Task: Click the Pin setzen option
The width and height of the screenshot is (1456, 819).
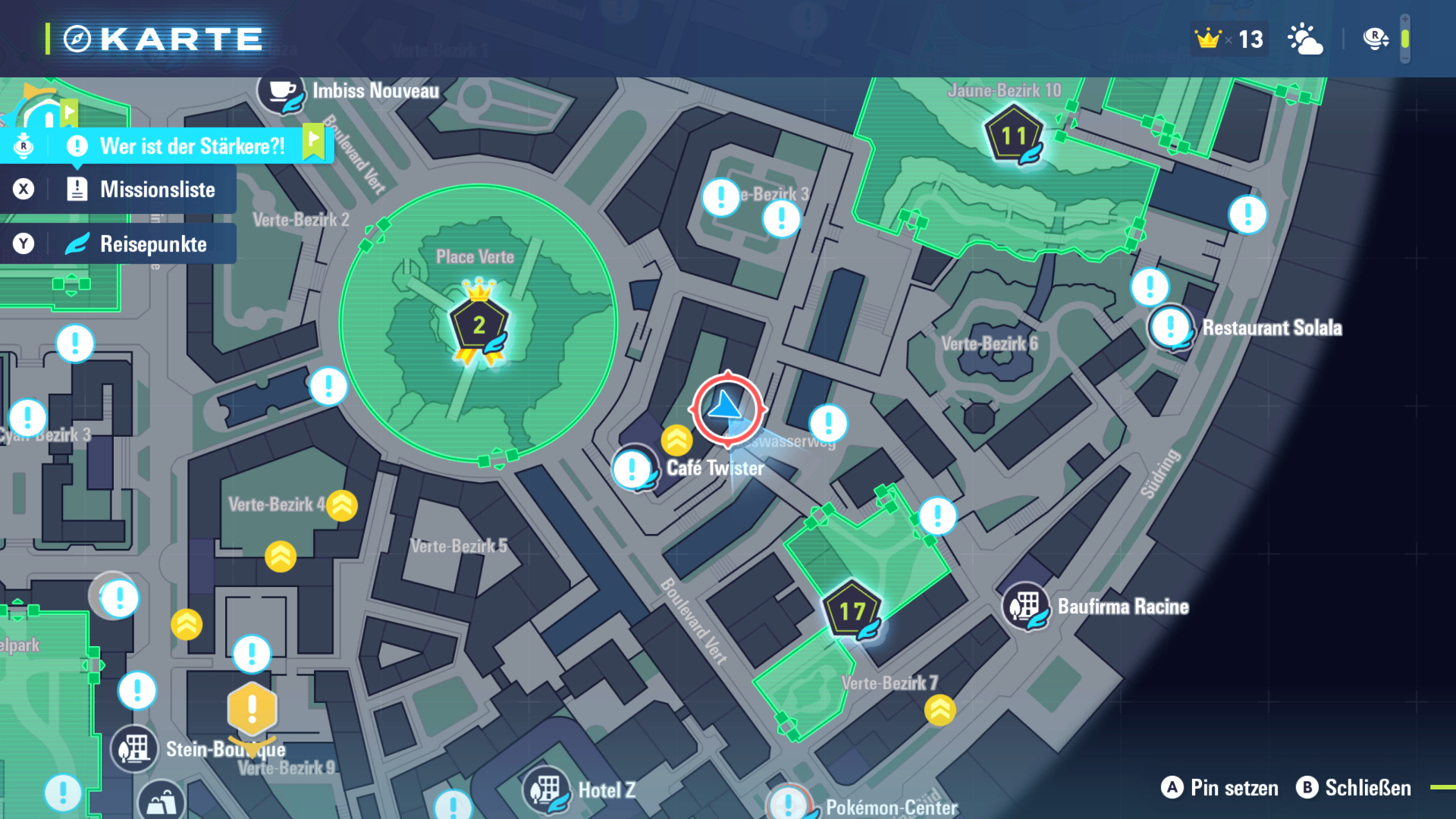Action: (1219, 788)
